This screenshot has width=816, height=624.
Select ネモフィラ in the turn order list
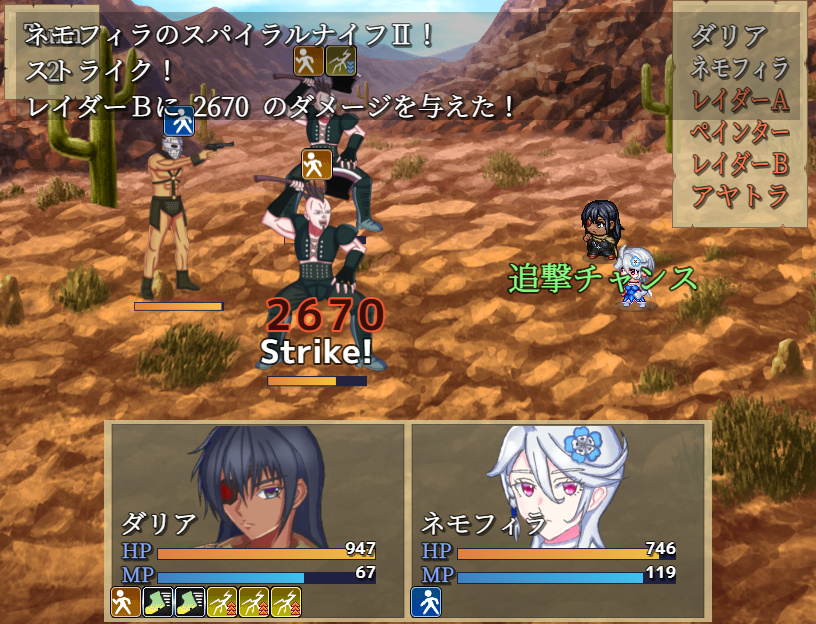(x=740, y=68)
